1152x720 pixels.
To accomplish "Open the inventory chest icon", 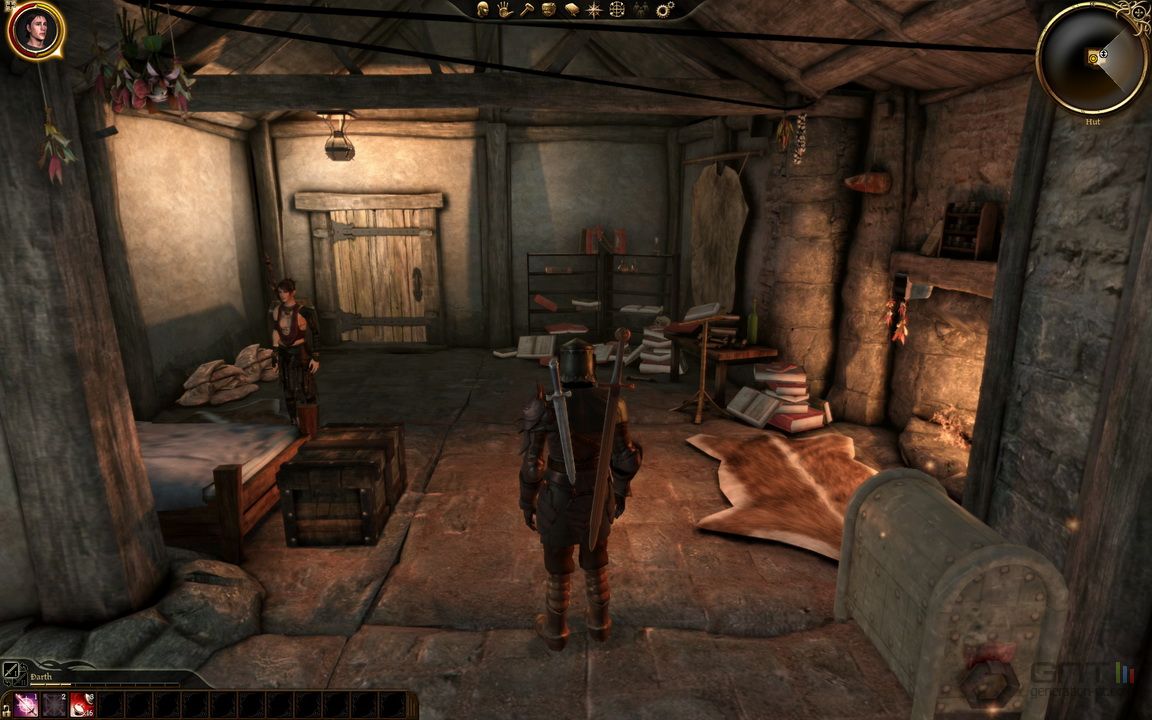I will click(549, 9).
